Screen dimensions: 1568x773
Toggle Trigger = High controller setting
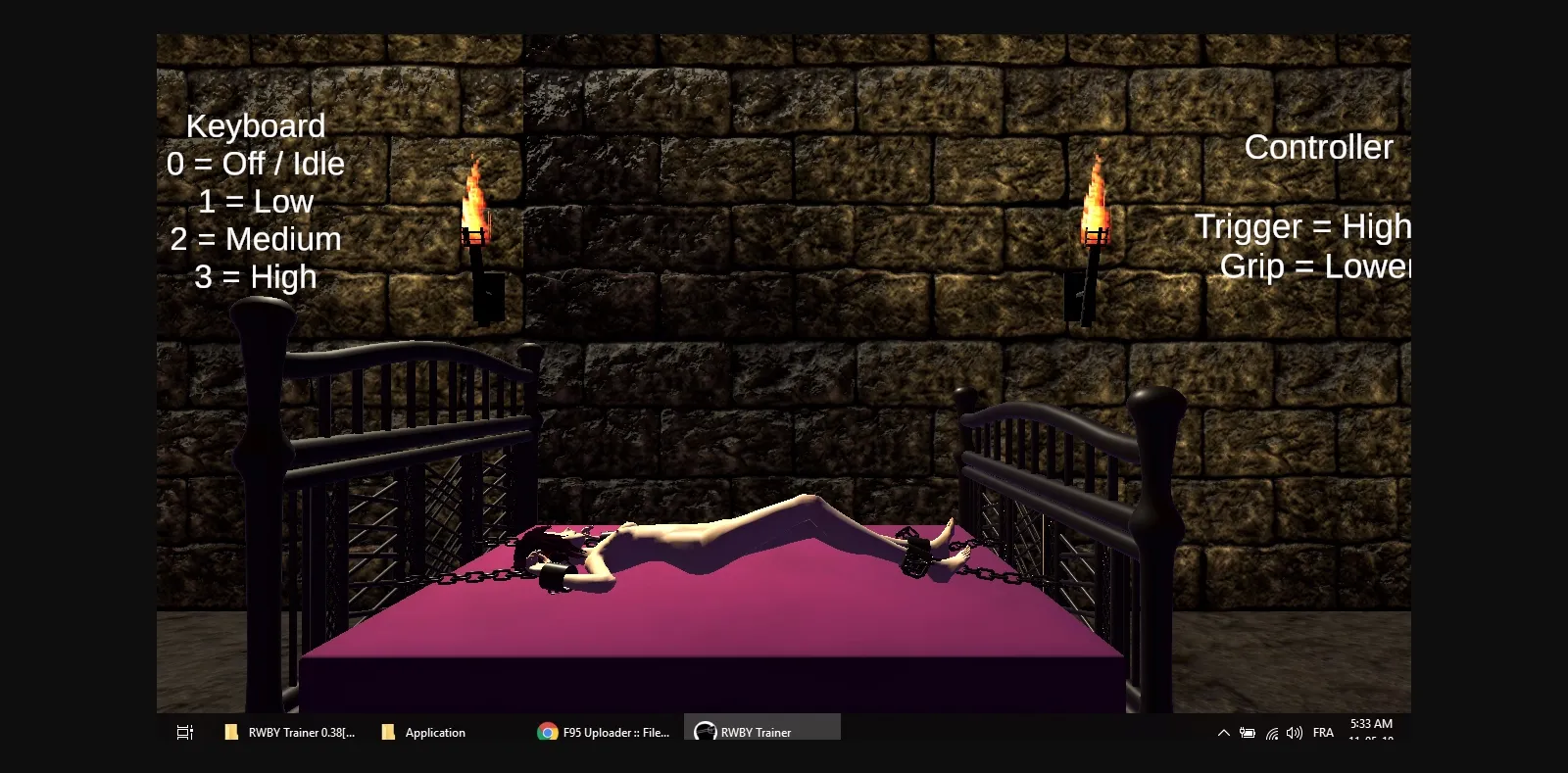[x=1303, y=226]
